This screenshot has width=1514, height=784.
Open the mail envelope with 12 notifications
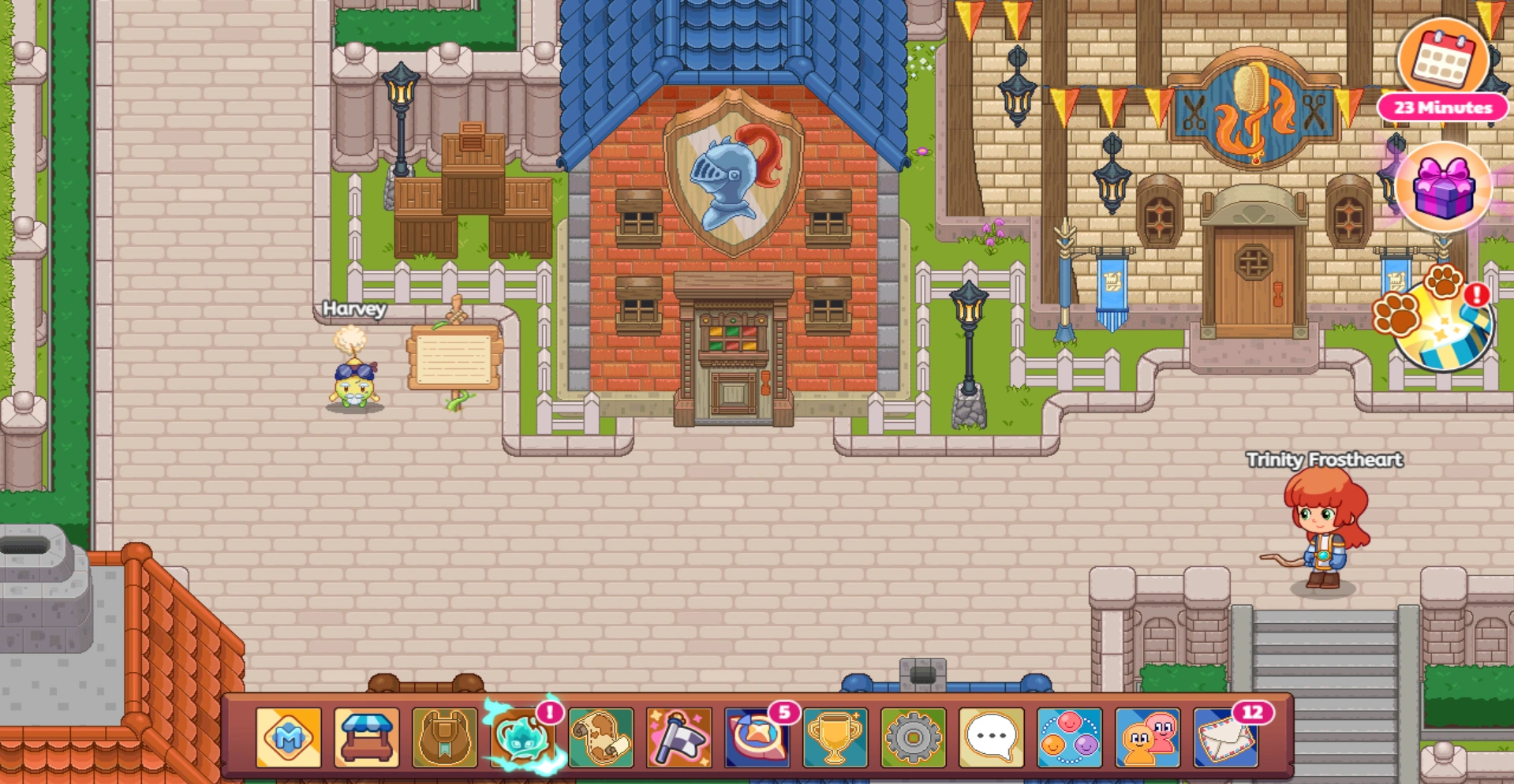(1225, 737)
